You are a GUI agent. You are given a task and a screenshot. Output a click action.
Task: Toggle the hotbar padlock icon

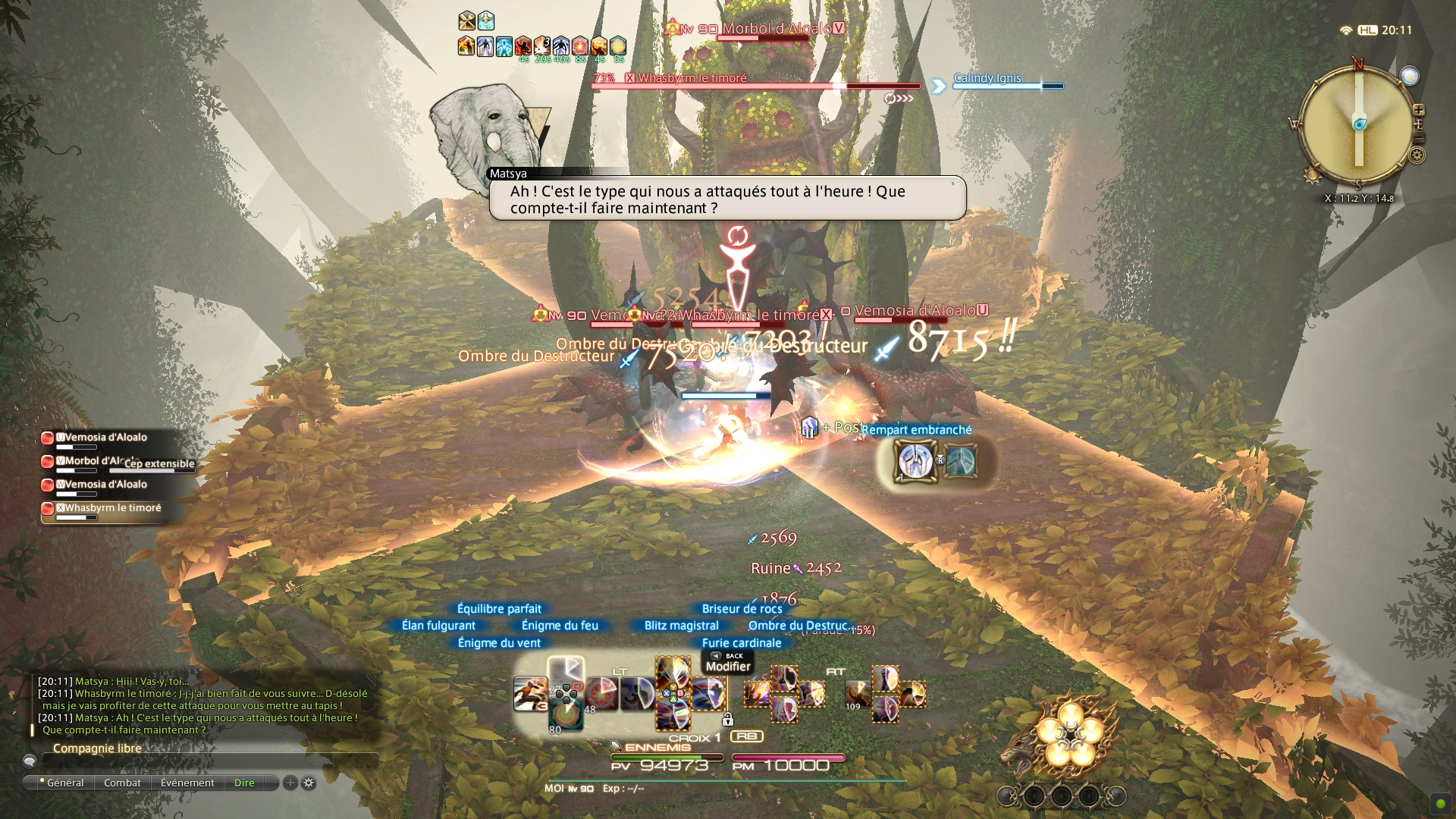727,718
